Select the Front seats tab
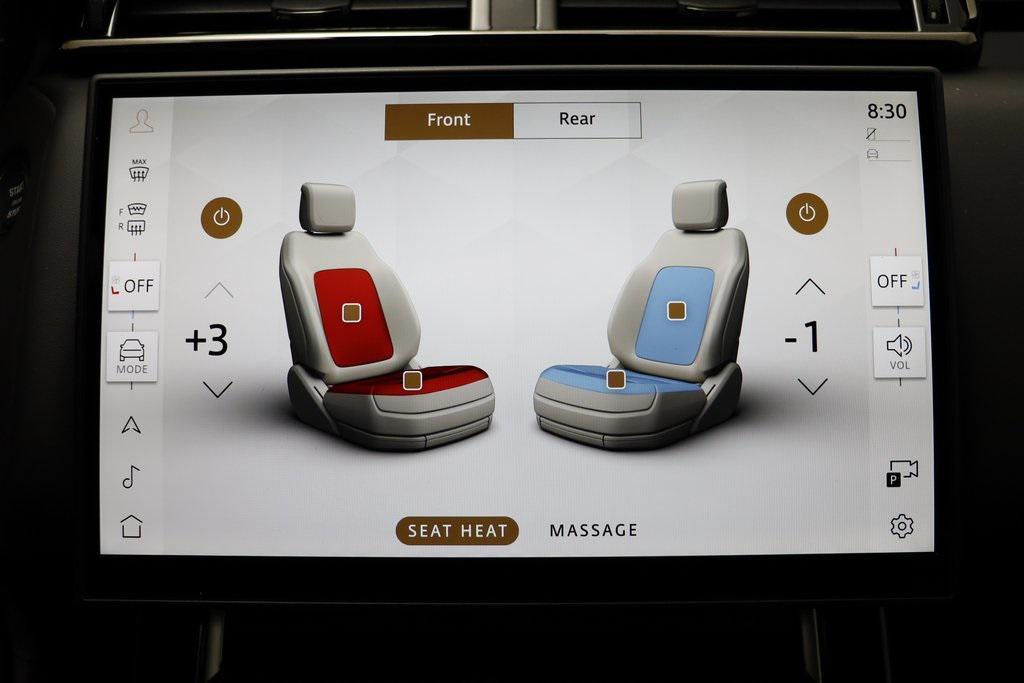Viewport: 1024px width, 683px height. pos(449,120)
